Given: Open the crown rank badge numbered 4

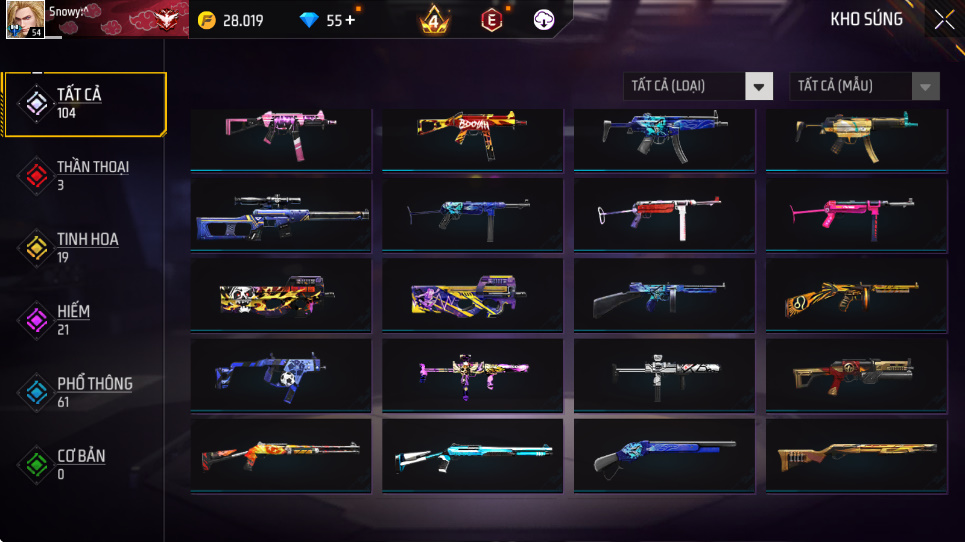Looking at the screenshot, I should 434,20.
